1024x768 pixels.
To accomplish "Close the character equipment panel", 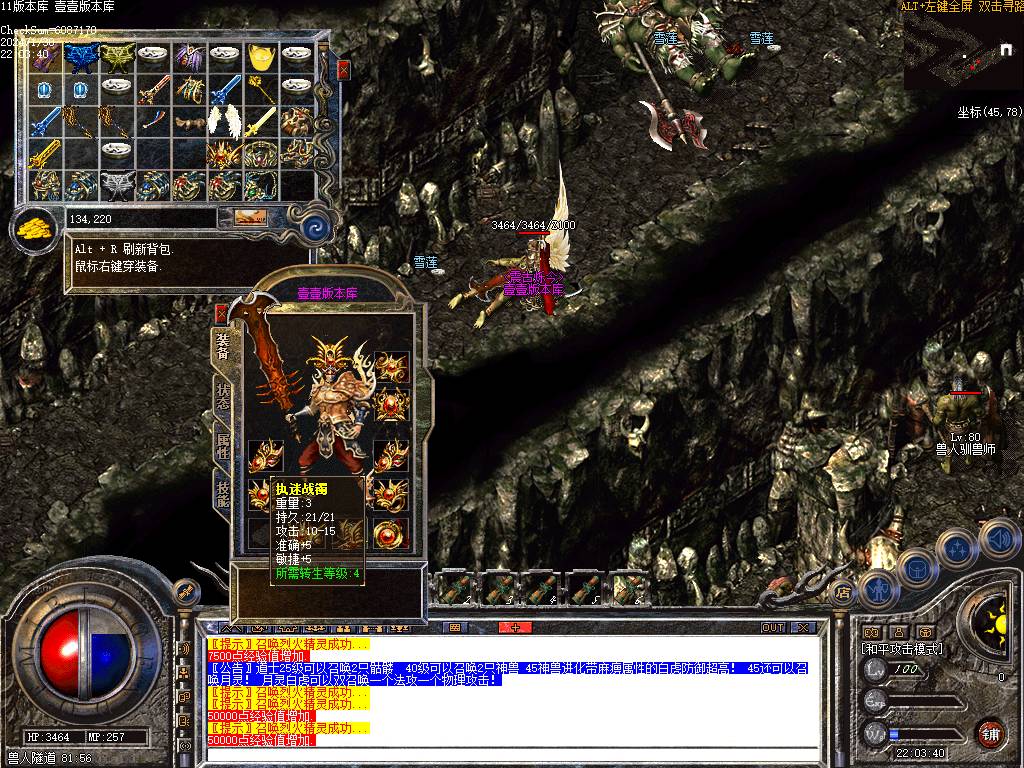I will point(222,312).
